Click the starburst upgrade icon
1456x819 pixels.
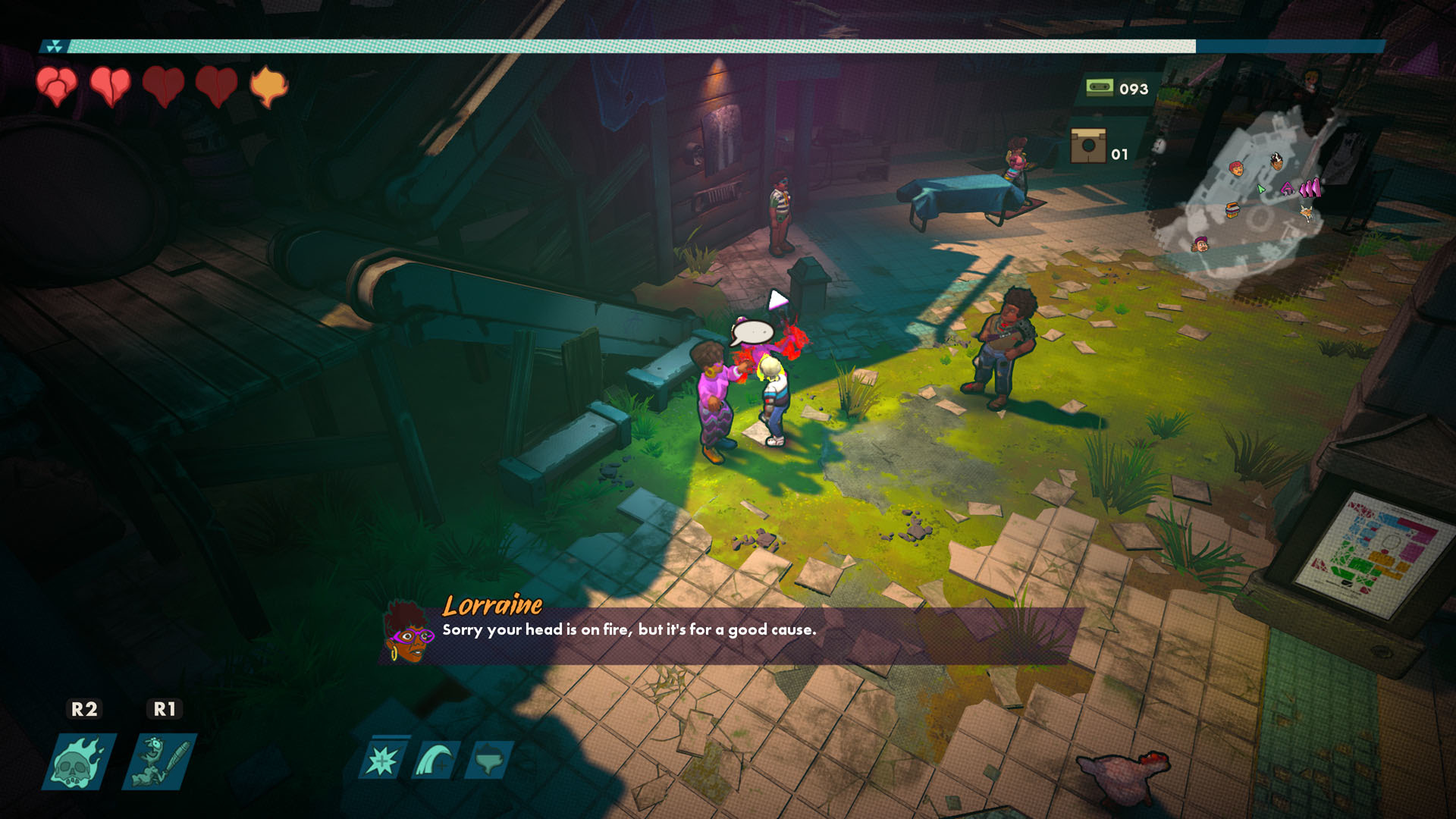[382, 760]
